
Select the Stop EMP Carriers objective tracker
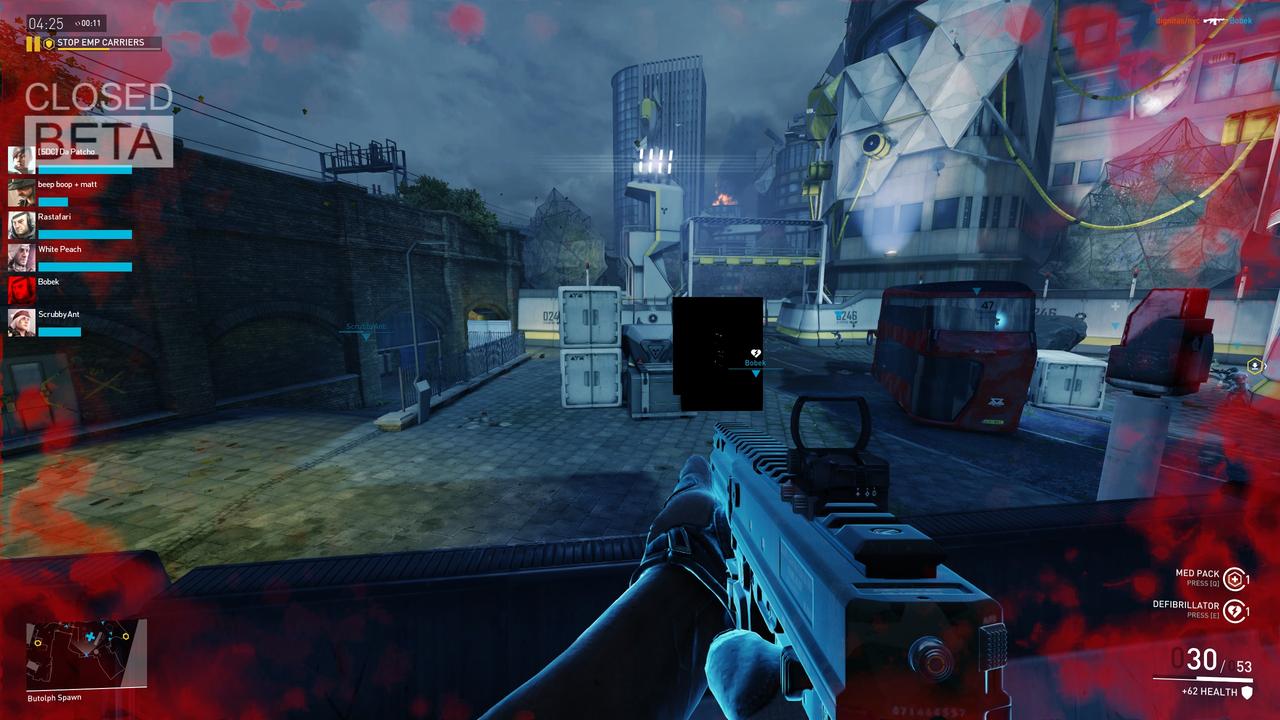(100, 43)
